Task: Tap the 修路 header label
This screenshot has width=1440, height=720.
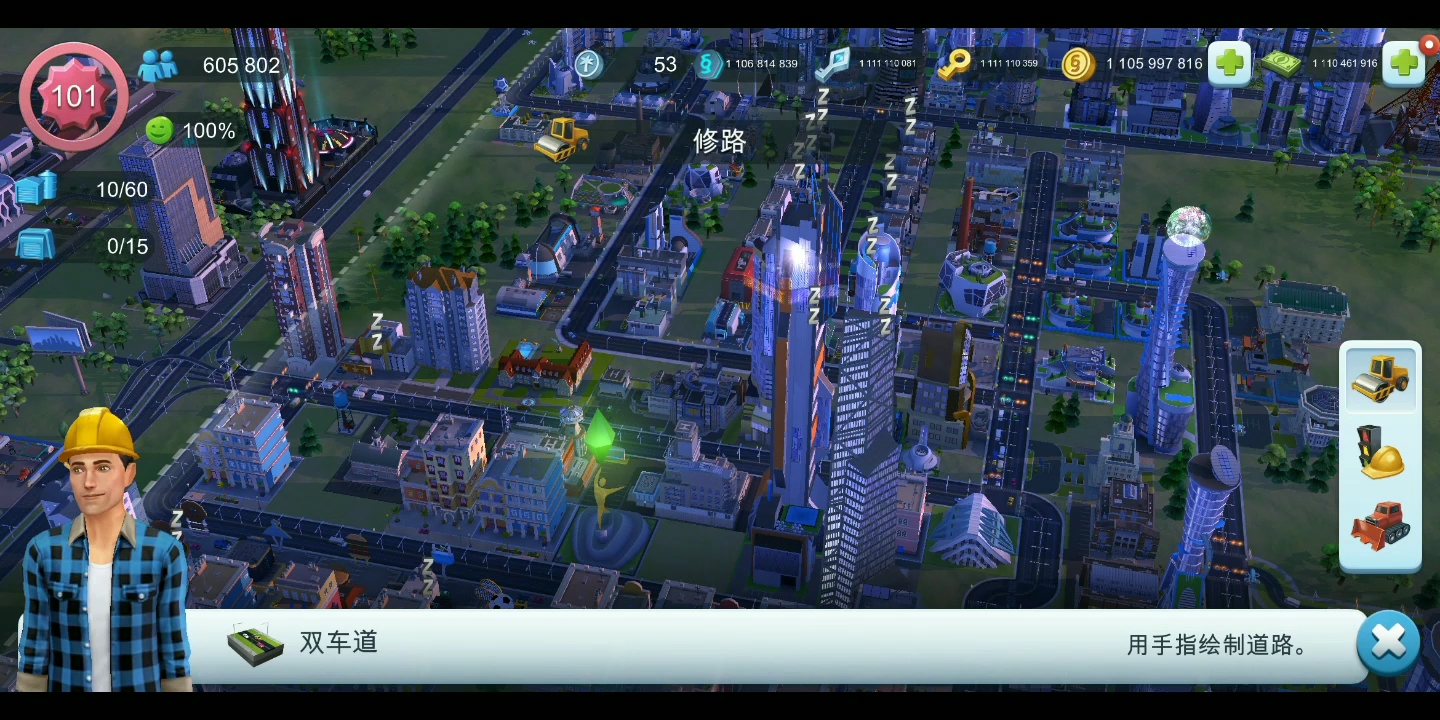Action: tap(718, 140)
